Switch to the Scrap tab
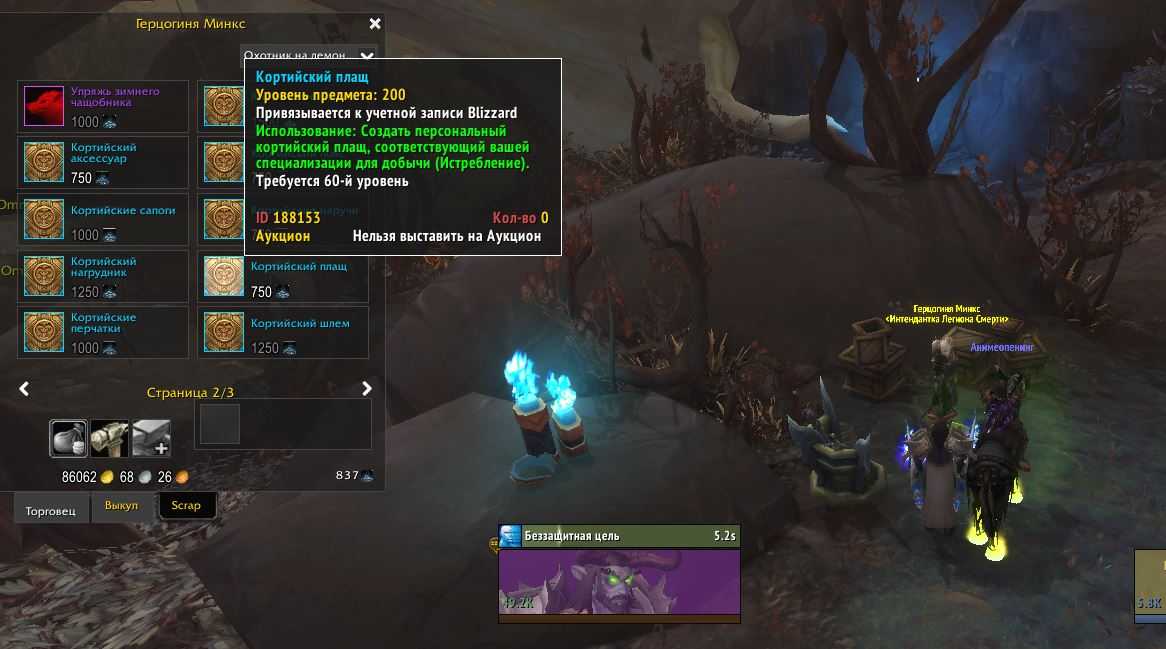The width and height of the screenshot is (1166, 649). point(186,506)
